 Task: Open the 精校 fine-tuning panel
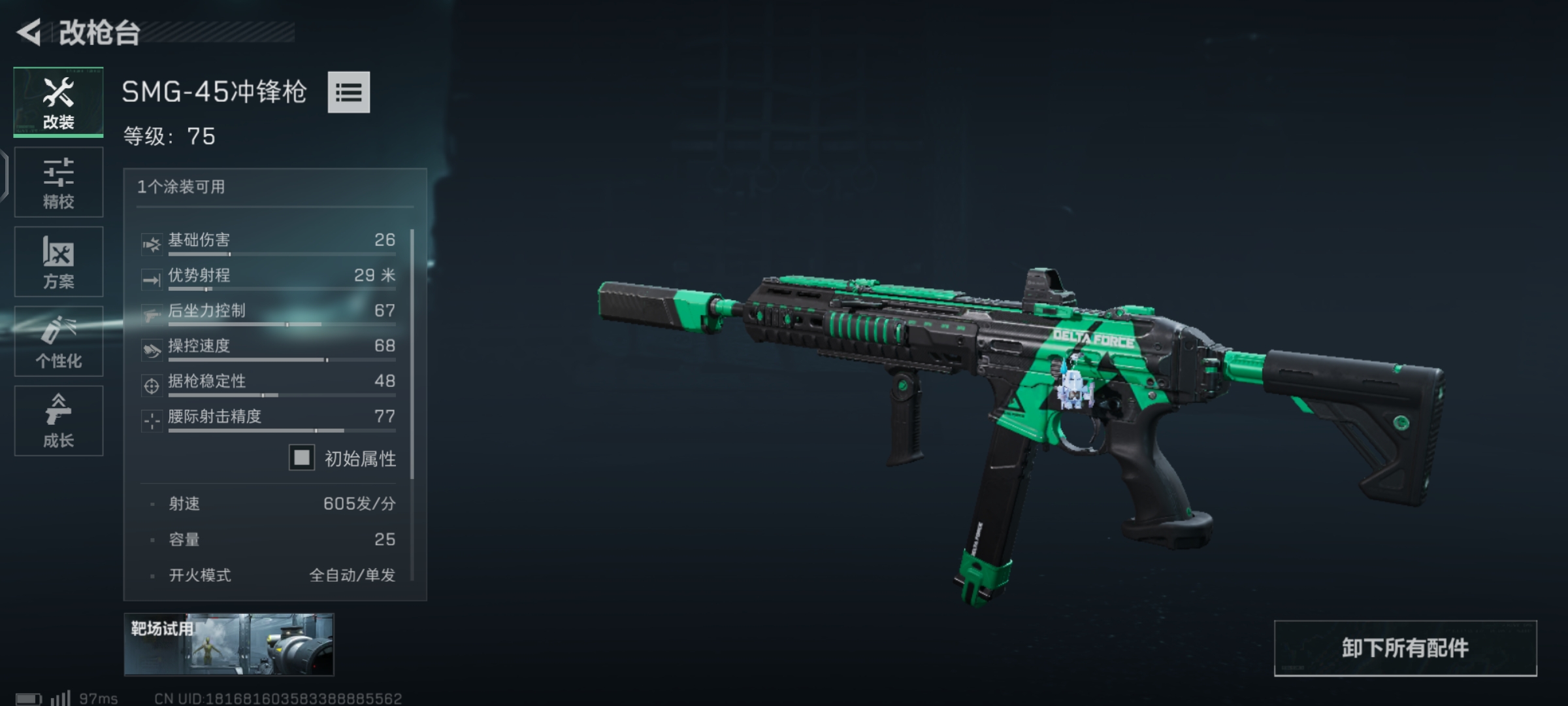tap(58, 182)
